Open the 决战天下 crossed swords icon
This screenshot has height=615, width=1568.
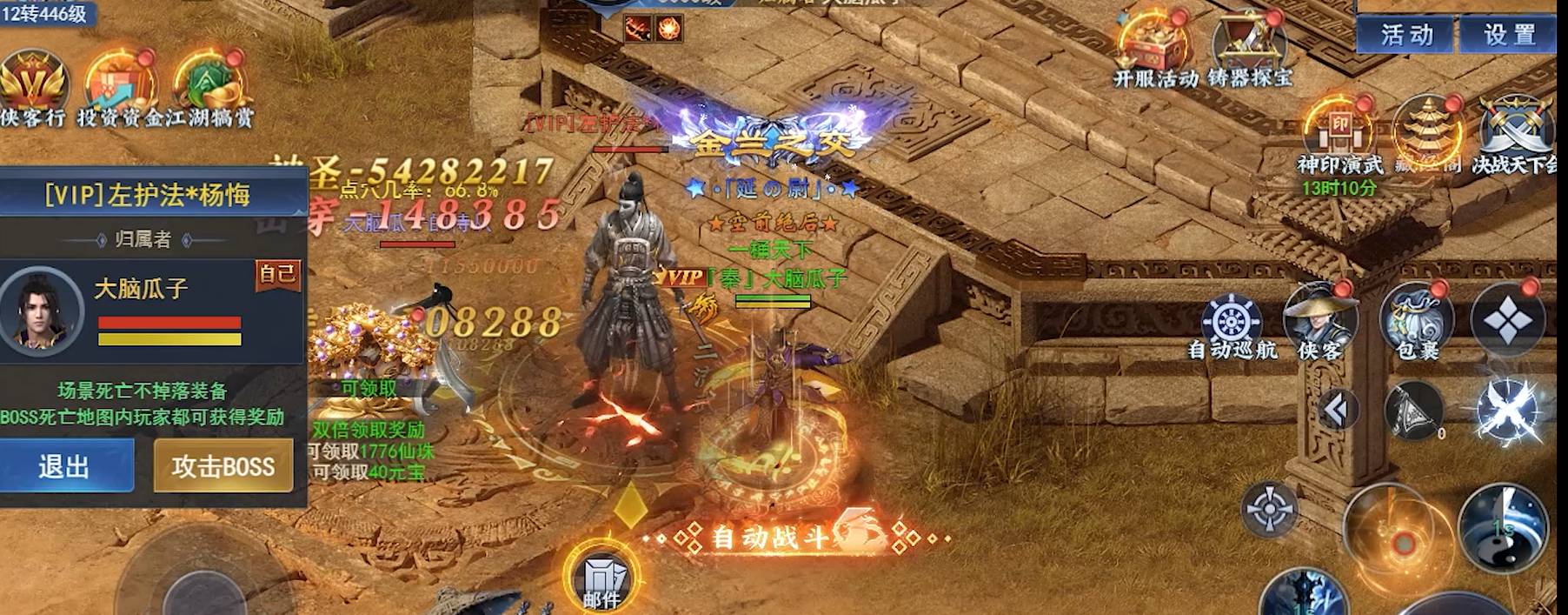(1515, 132)
